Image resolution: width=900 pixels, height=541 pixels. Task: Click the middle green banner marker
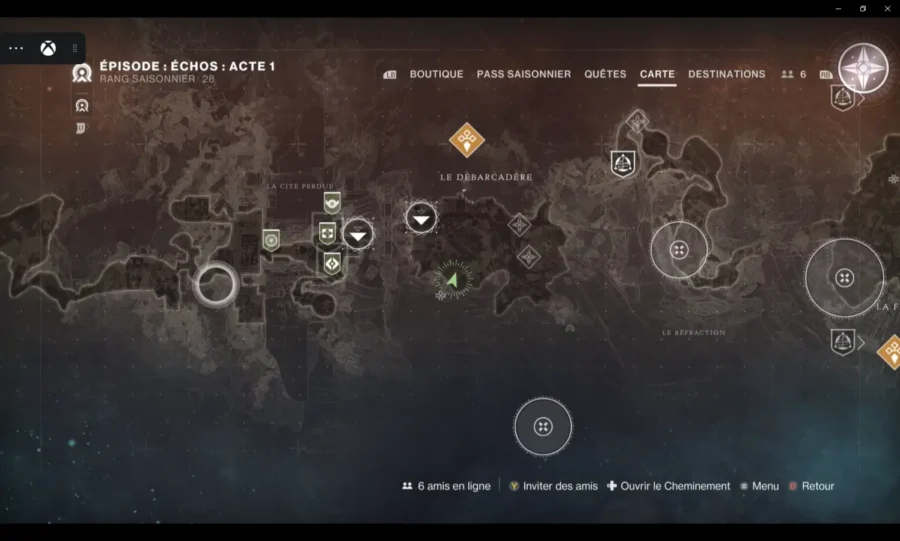coord(327,233)
